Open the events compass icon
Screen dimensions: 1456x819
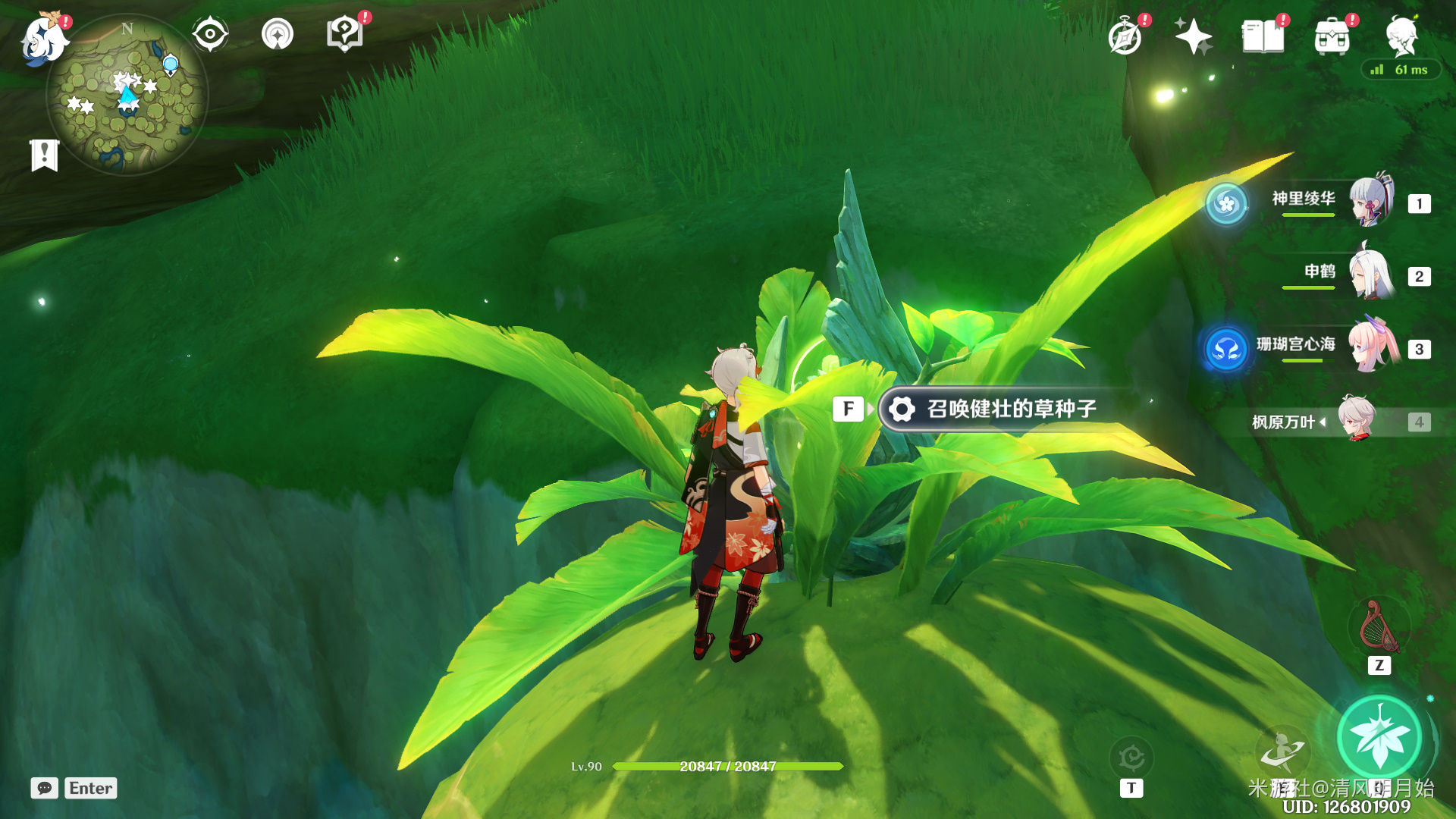pos(1125,36)
